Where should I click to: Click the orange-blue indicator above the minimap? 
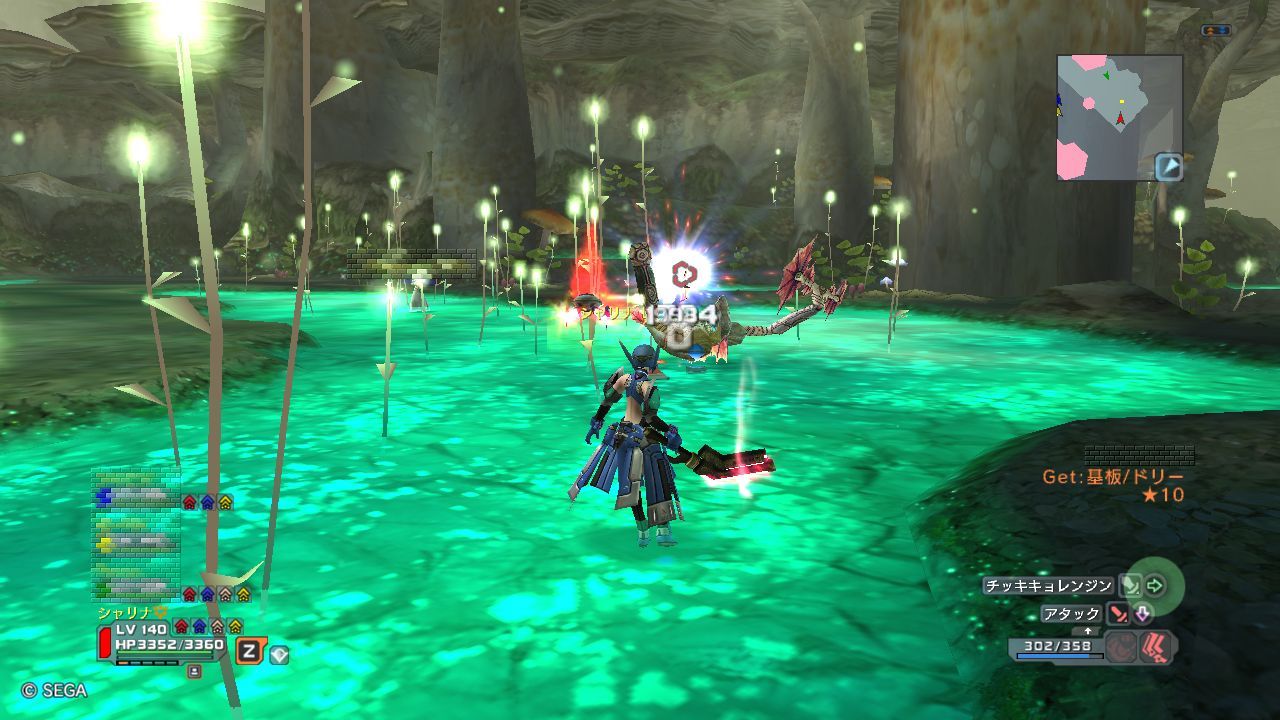(x=1216, y=31)
